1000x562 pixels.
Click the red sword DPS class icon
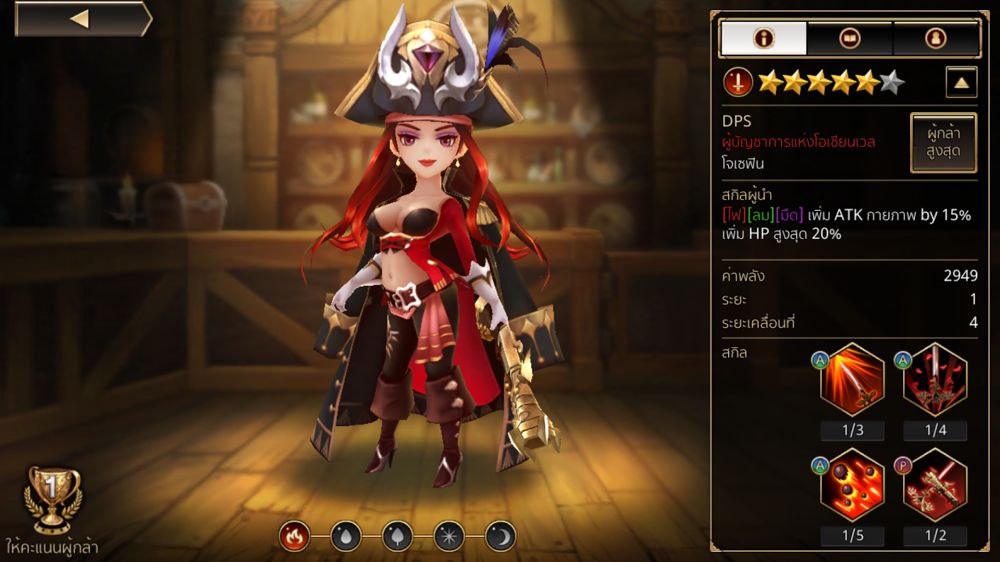click(x=738, y=82)
